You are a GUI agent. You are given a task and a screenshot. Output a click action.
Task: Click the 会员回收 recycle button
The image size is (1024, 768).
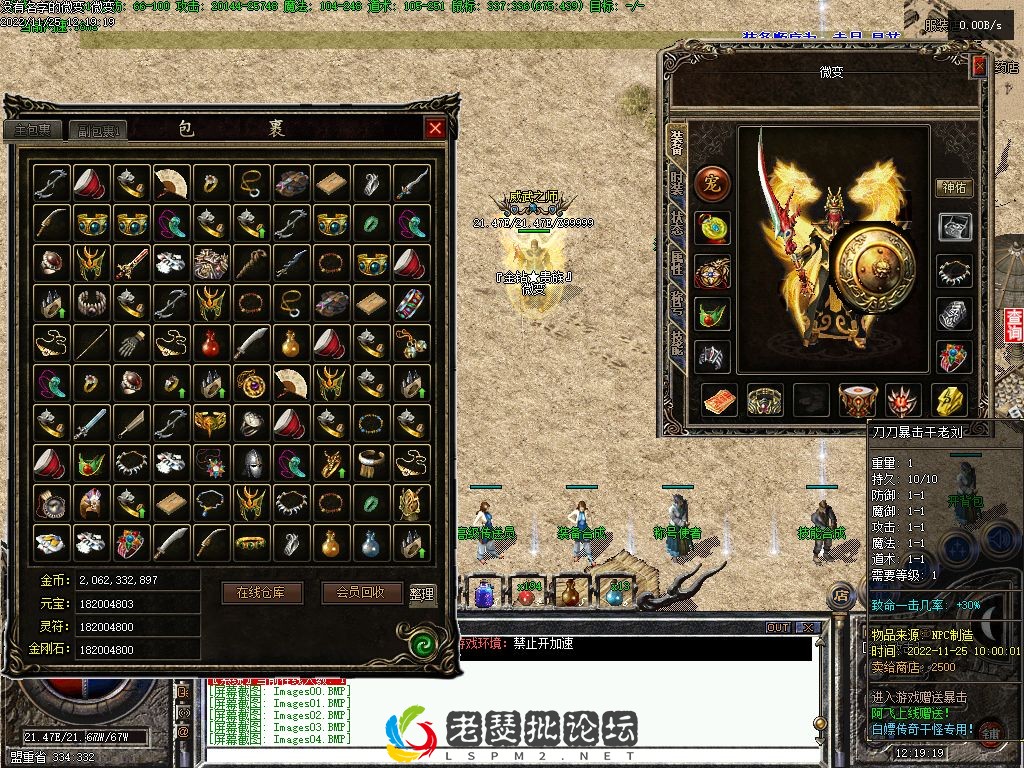pyautogui.click(x=362, y=592)
